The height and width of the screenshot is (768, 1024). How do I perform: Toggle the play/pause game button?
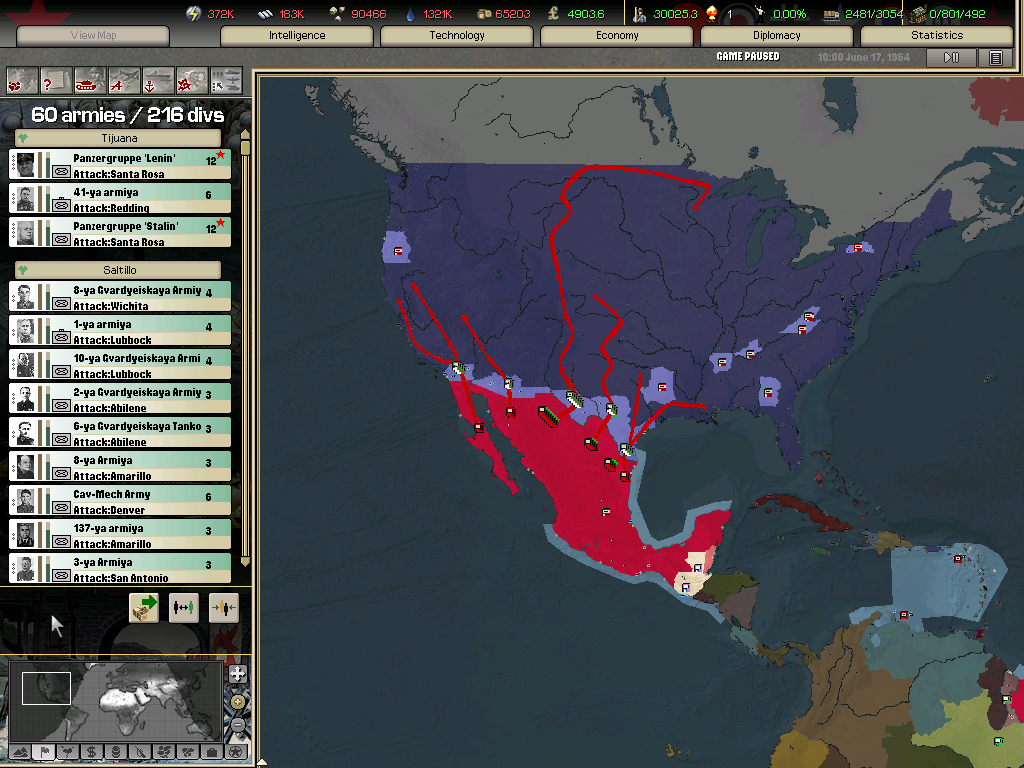pyautogui.click(x=951, y=58)
